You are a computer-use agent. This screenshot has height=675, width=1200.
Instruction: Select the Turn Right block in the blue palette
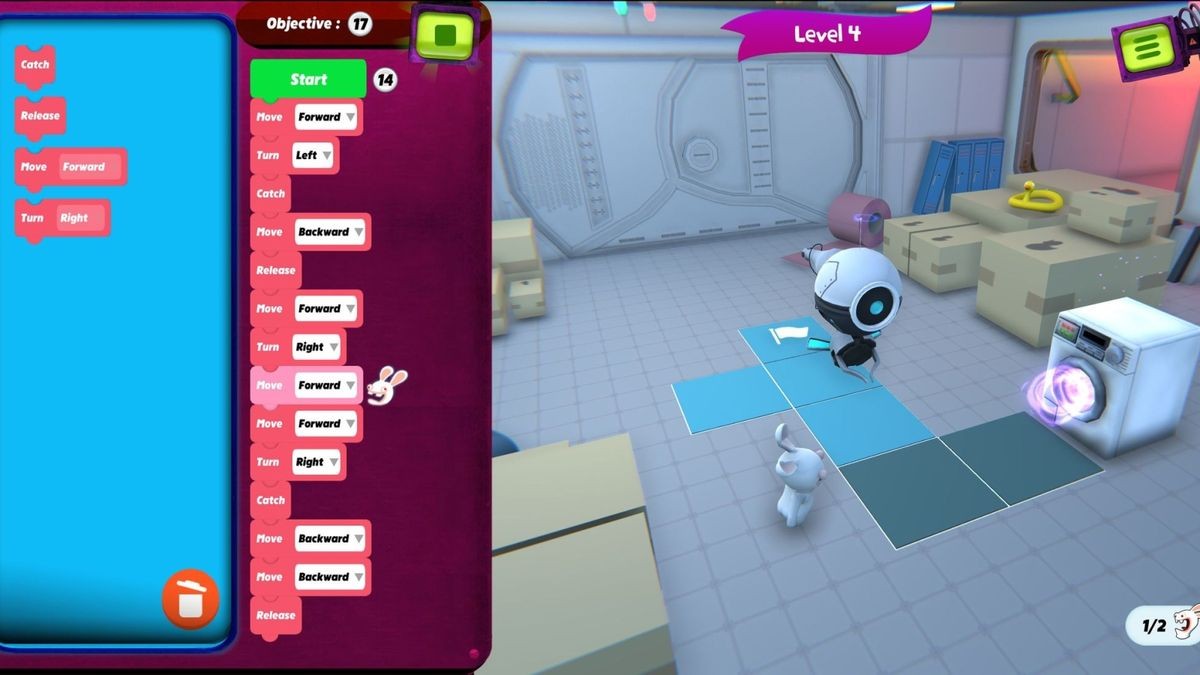tap(62, 218)
